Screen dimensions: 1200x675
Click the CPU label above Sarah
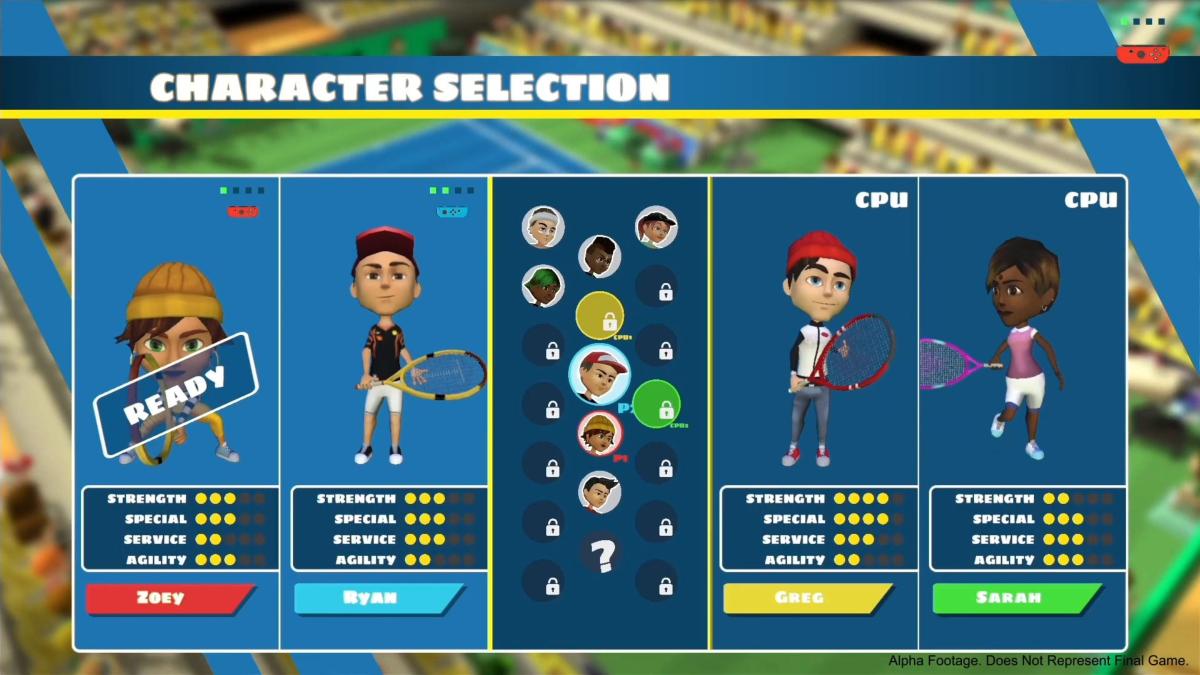pos(1090,200)
